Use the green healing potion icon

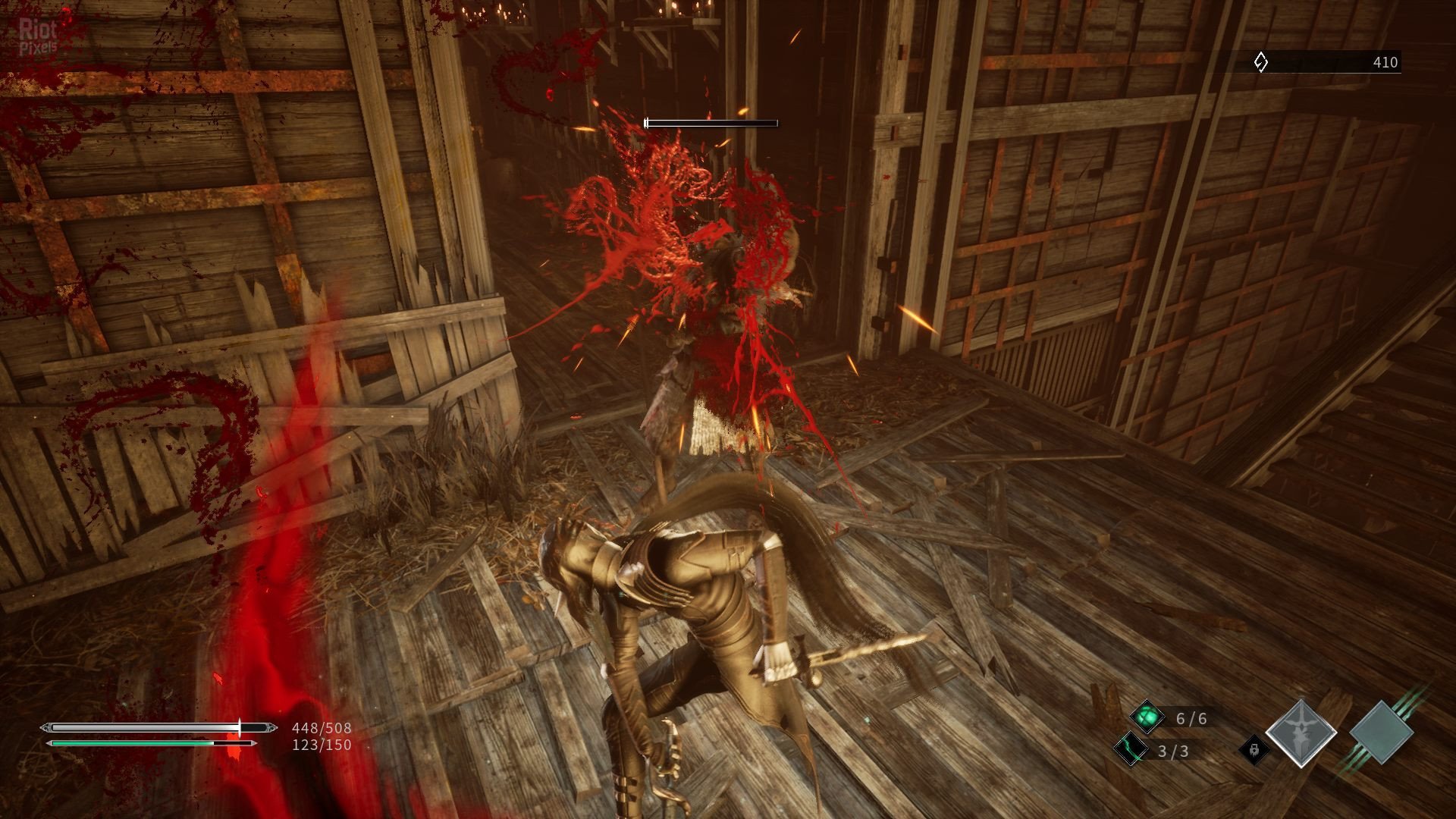[x=1147, y=717]
